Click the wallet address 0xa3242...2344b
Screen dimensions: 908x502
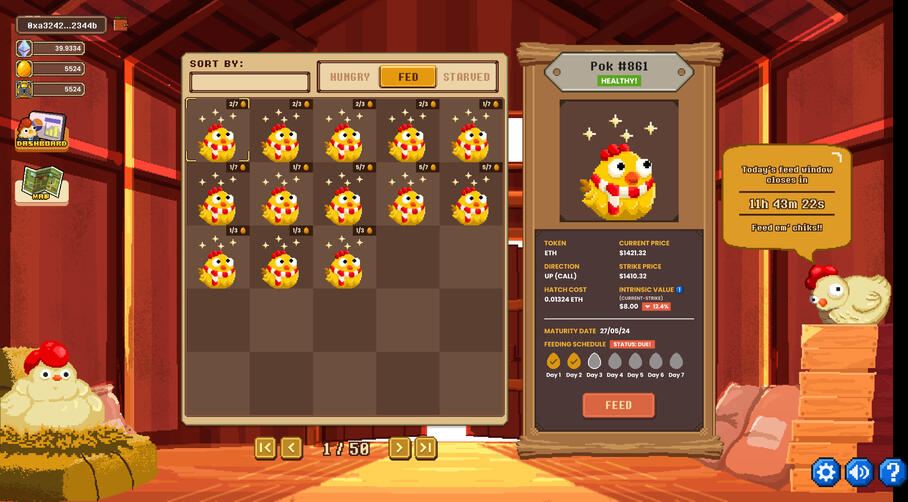tap(62, 25)
